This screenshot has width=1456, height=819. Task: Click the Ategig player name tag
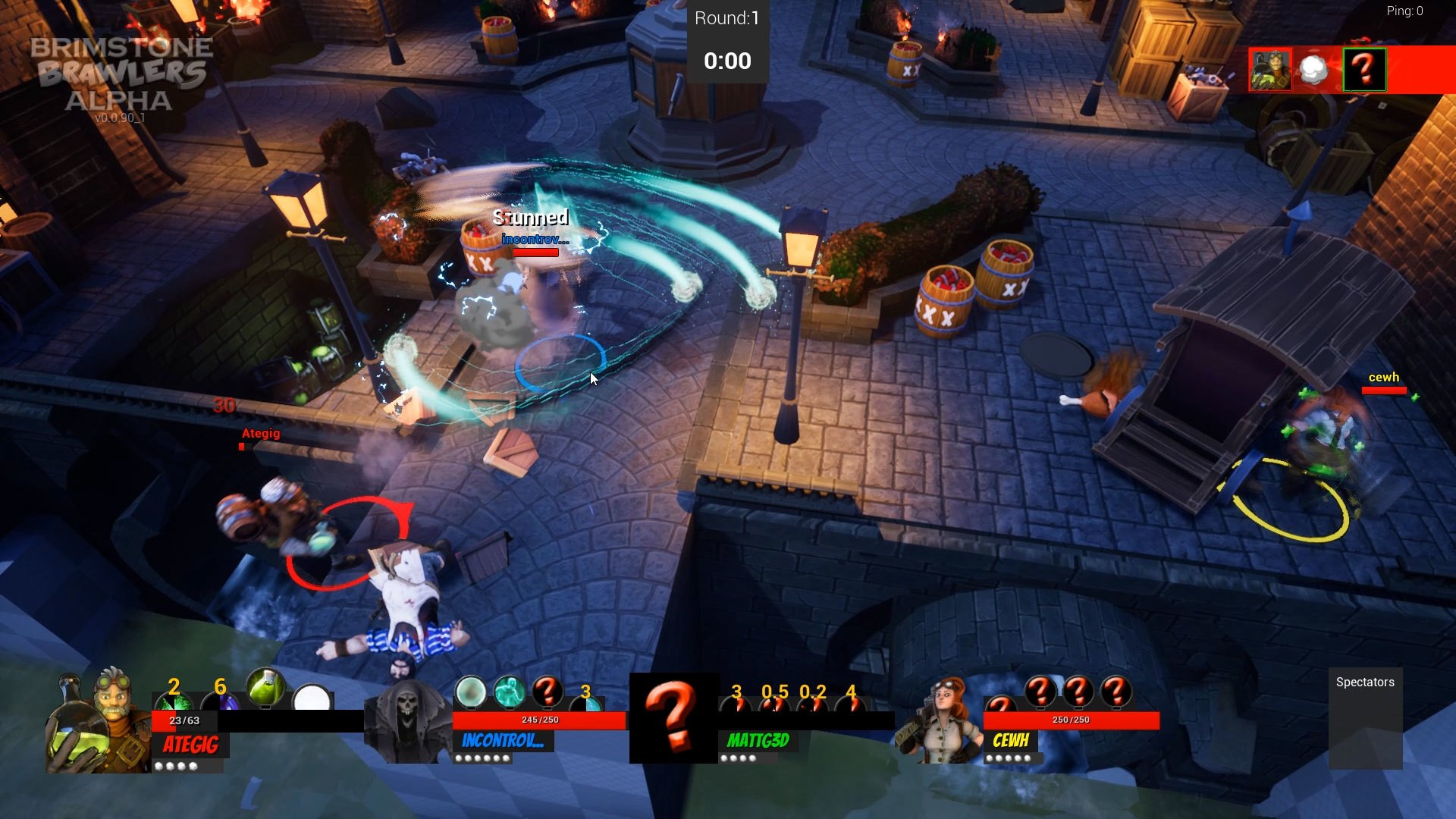(191, 745)
